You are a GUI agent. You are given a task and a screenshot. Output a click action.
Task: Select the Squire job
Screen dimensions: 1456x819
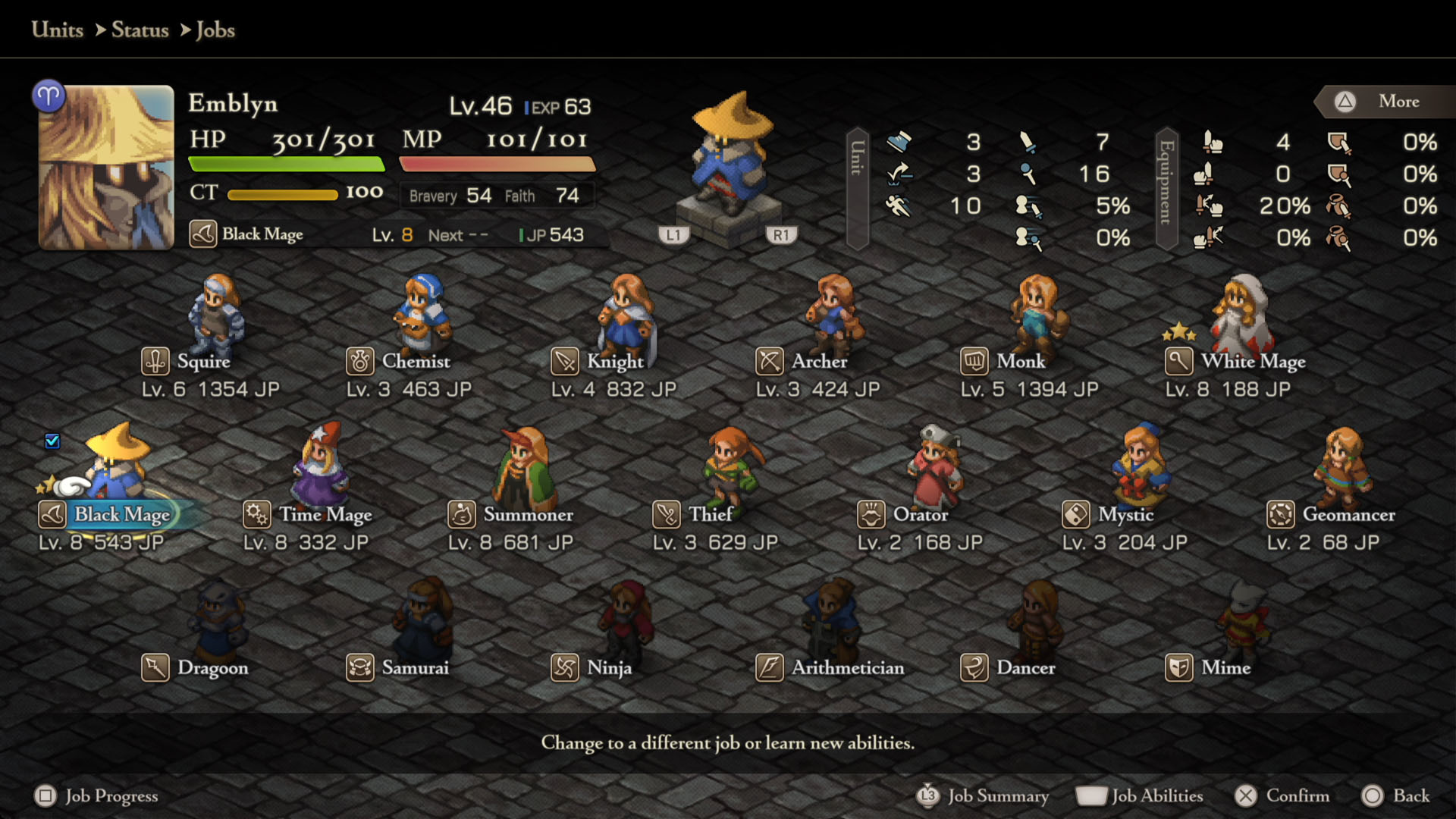point(202,362)
